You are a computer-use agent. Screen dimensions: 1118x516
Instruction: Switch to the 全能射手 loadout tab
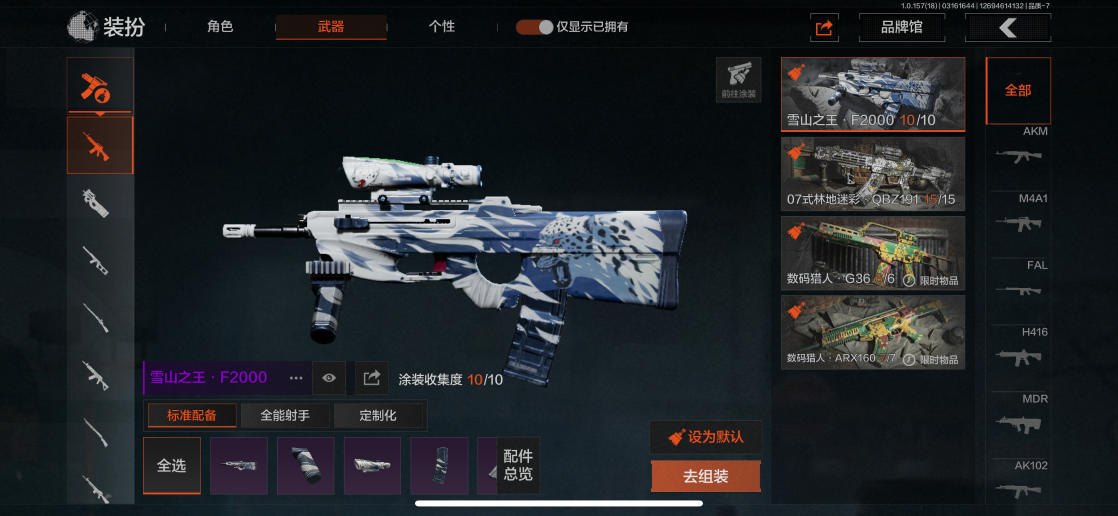286,415
